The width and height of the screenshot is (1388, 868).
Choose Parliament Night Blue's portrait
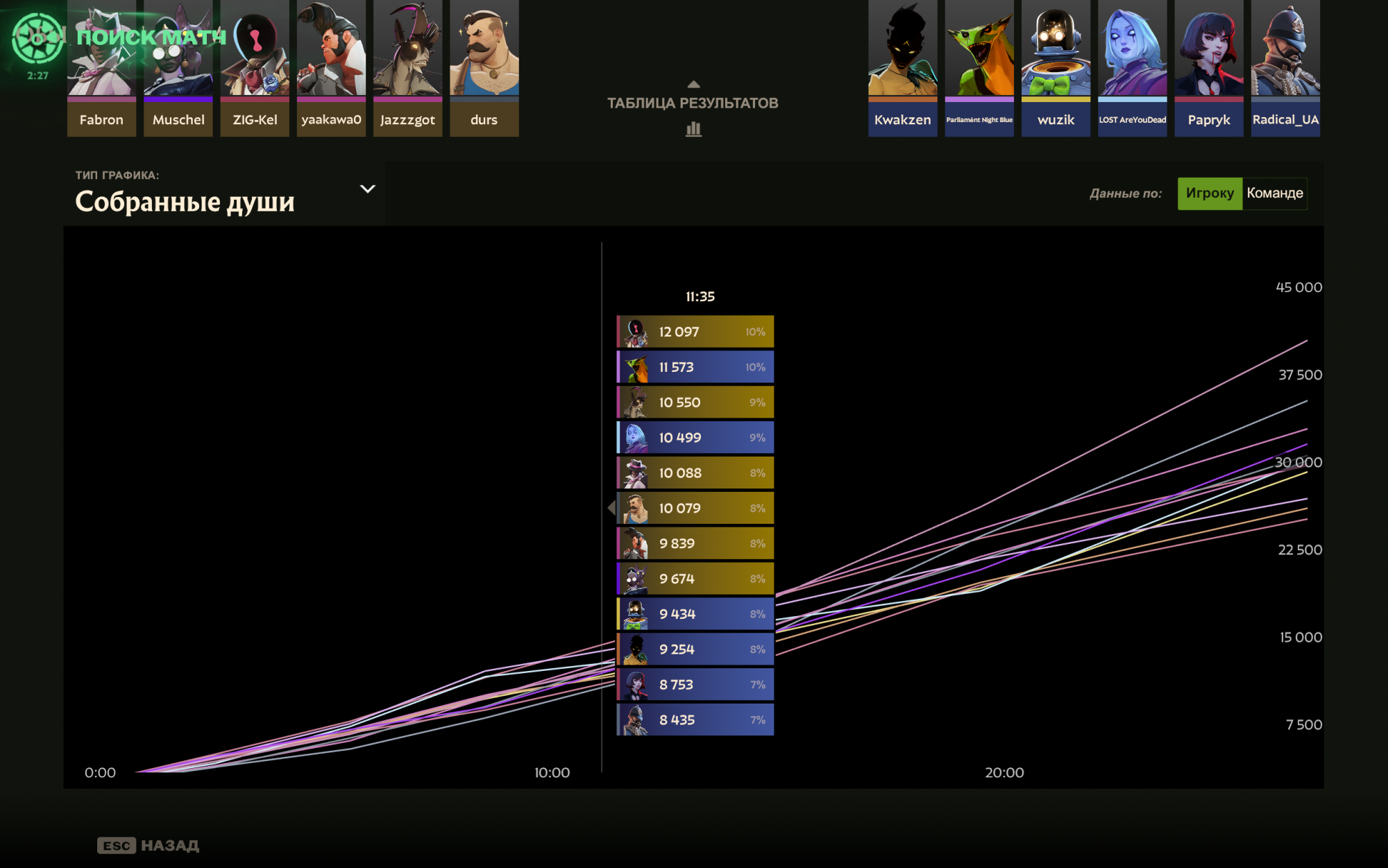pos(979,68)
